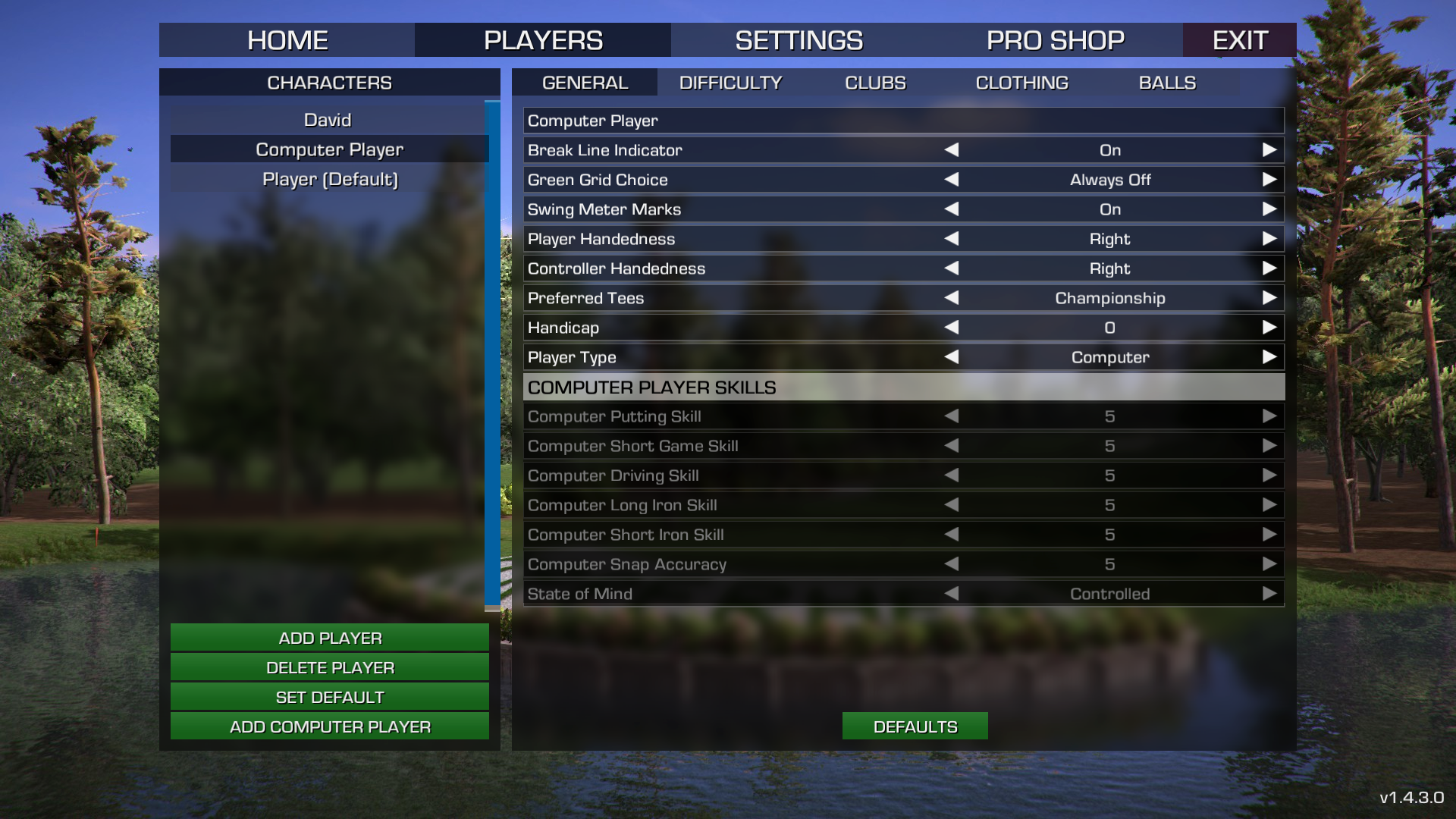
Task: Open the PRO SHOP menu
Action: coord(1055,40)
